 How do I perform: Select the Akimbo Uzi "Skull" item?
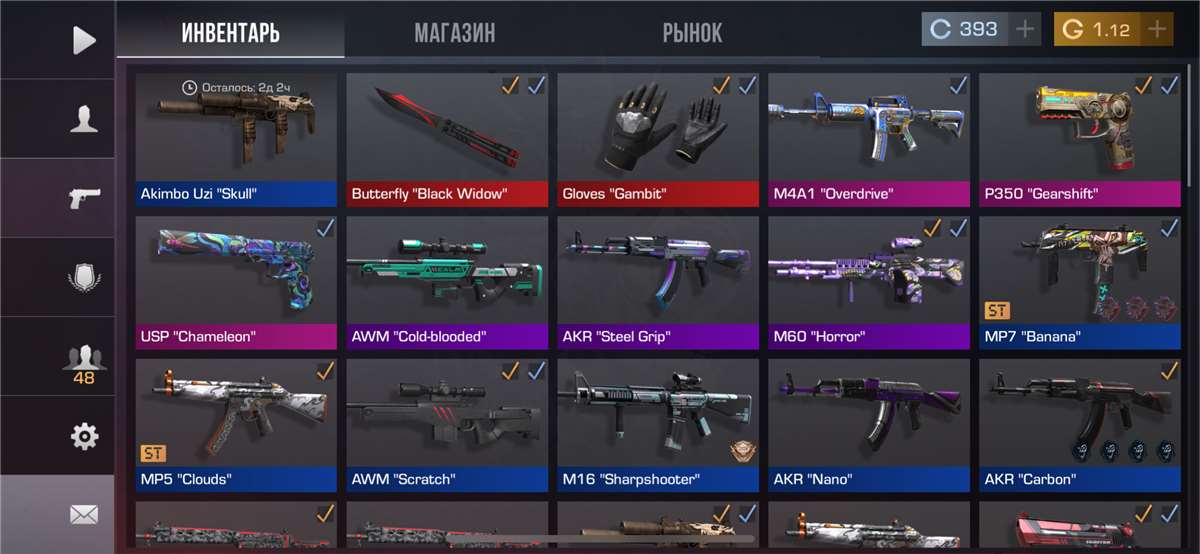point(236,139)
